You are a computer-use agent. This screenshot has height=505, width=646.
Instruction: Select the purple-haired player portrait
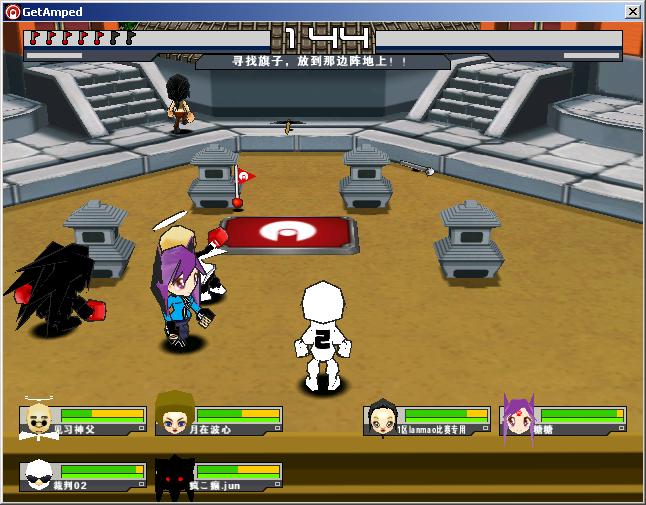[518, 419]
